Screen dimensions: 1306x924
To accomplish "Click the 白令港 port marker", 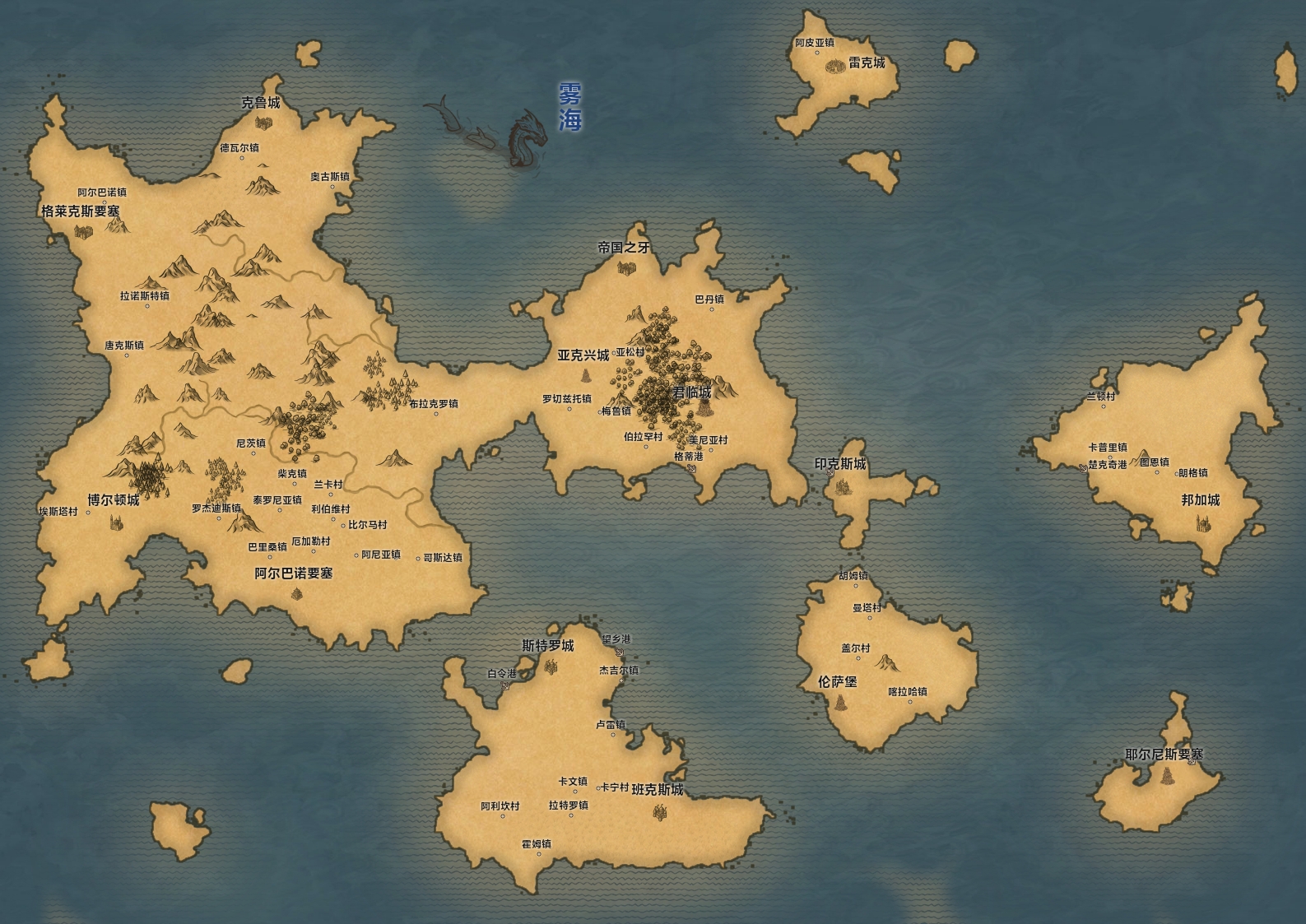I will coord(504,685).
